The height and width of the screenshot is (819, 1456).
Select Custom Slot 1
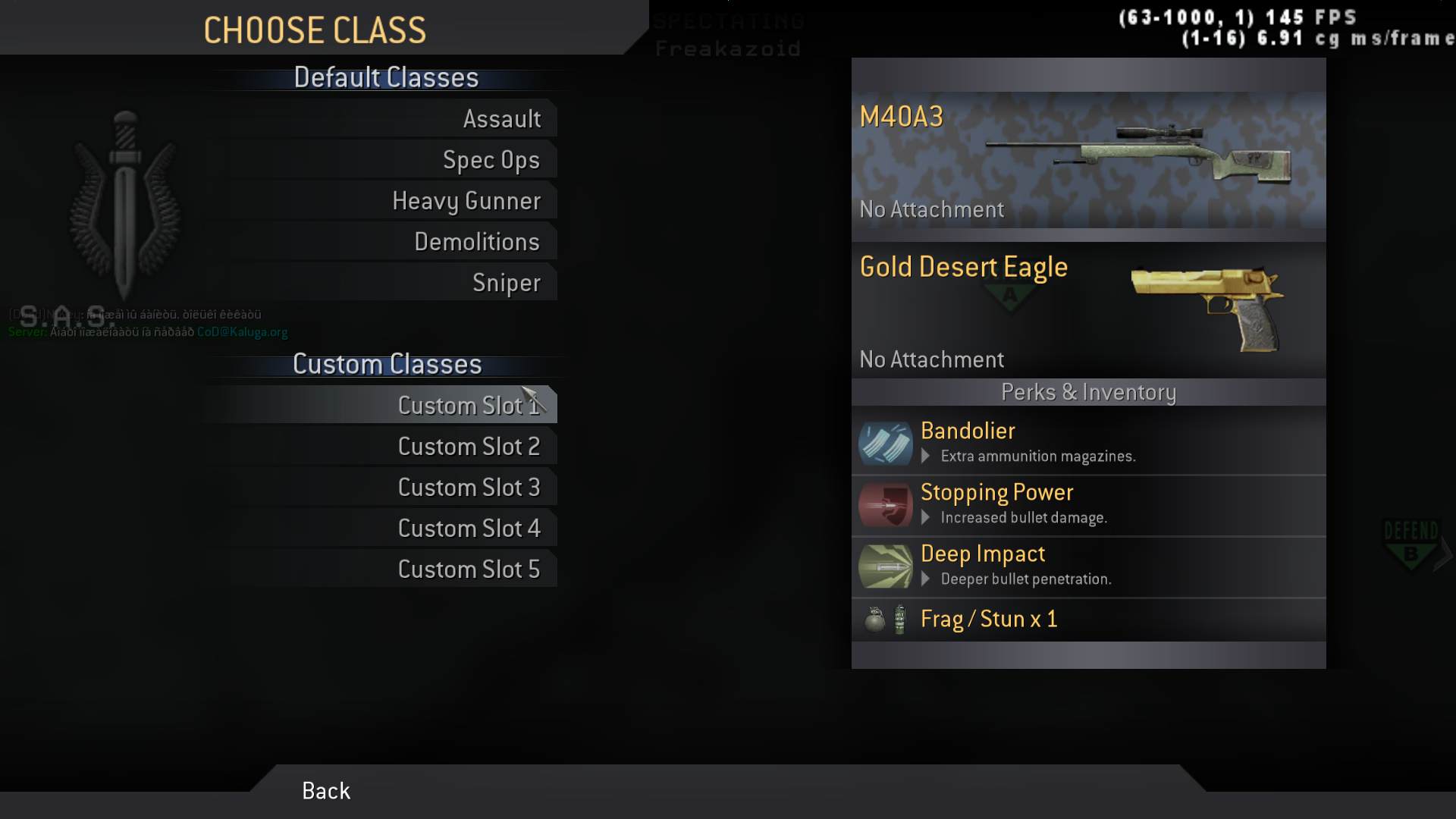[468, 406]
